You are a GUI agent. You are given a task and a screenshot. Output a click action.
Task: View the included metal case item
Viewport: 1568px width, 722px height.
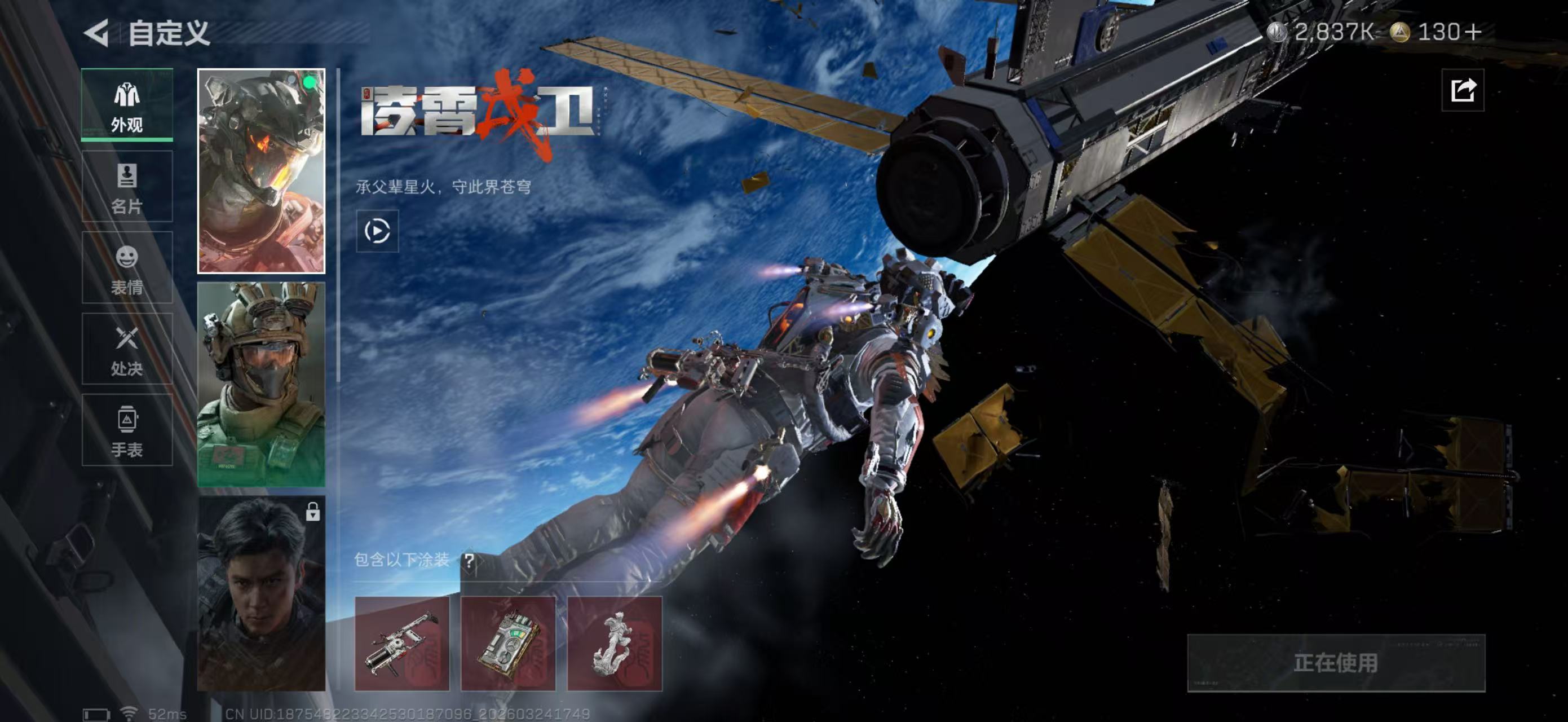coord(508,644)
